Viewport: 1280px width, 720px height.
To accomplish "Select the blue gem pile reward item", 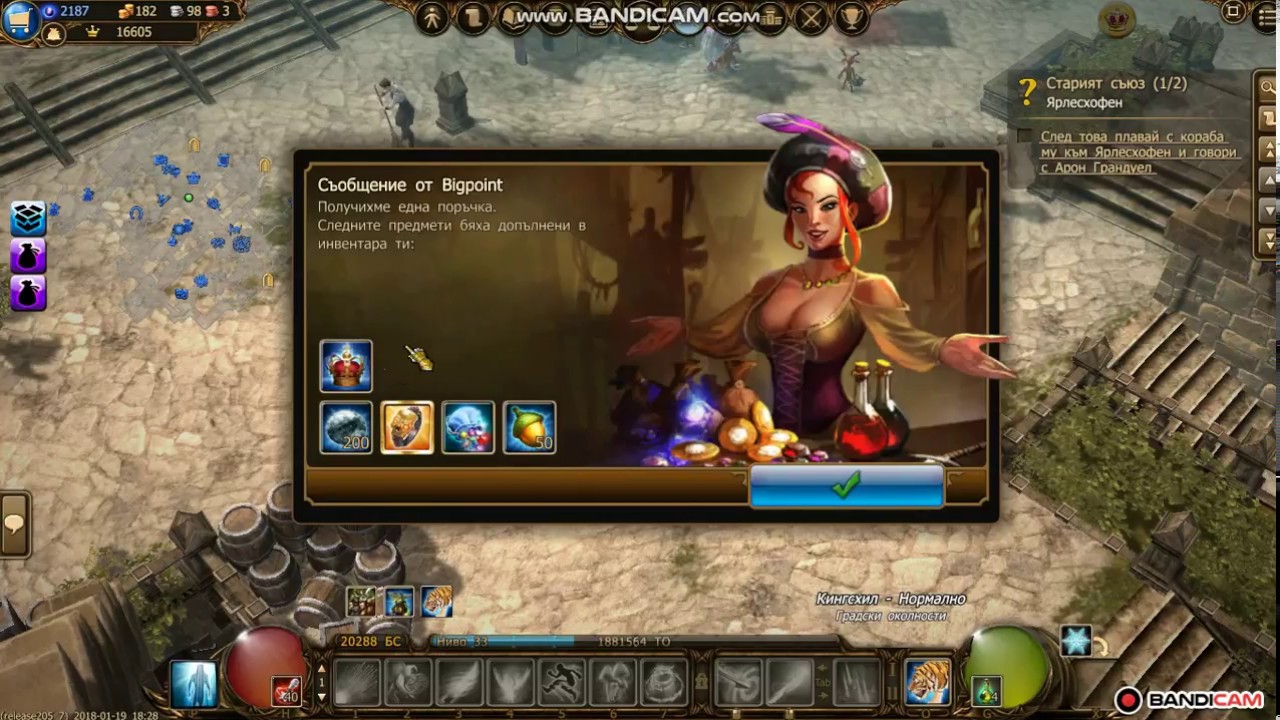I will pyautogui.click(x=468, y=428).
